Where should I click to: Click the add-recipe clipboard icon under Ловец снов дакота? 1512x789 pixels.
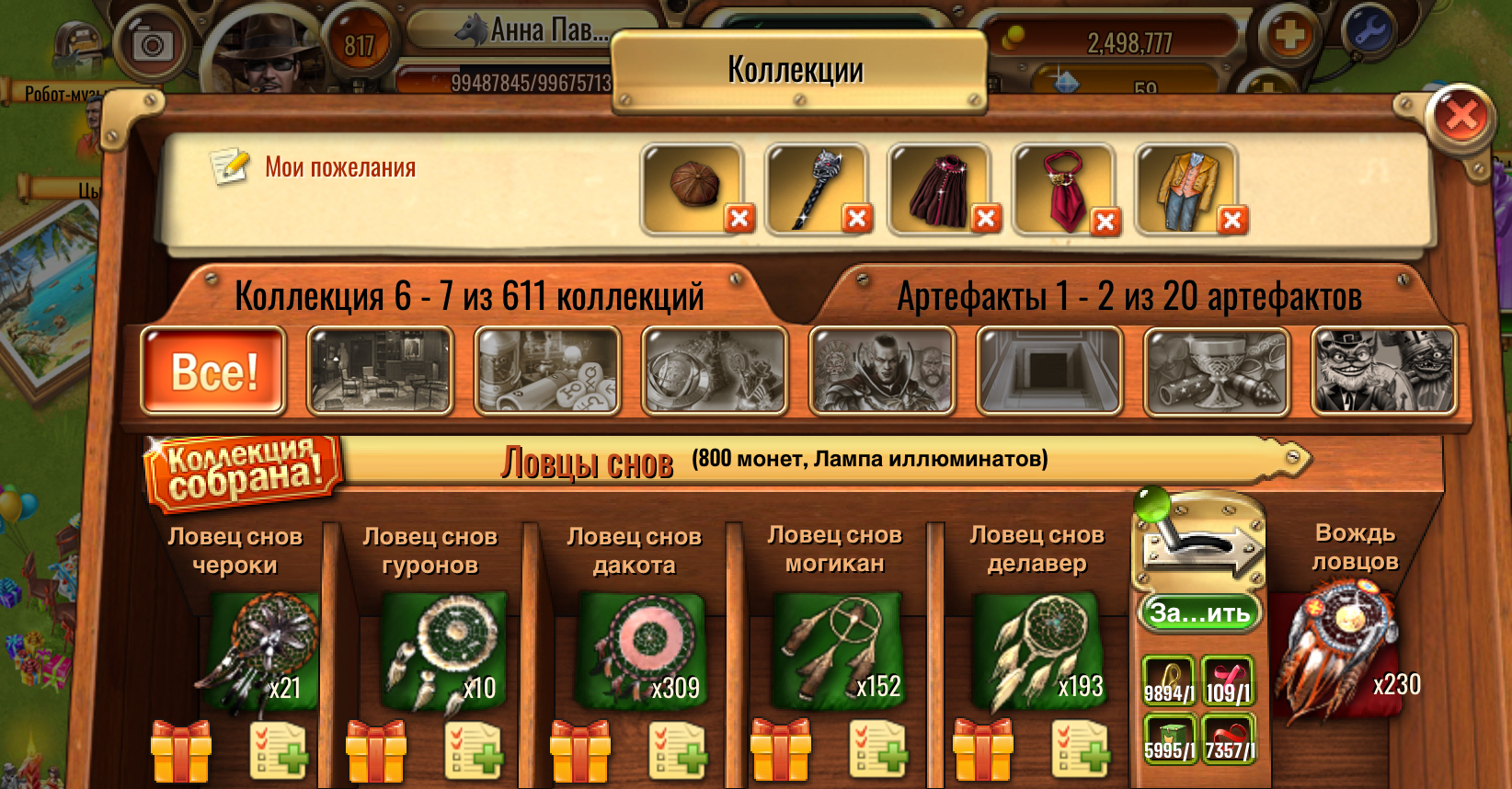[678, 751]
